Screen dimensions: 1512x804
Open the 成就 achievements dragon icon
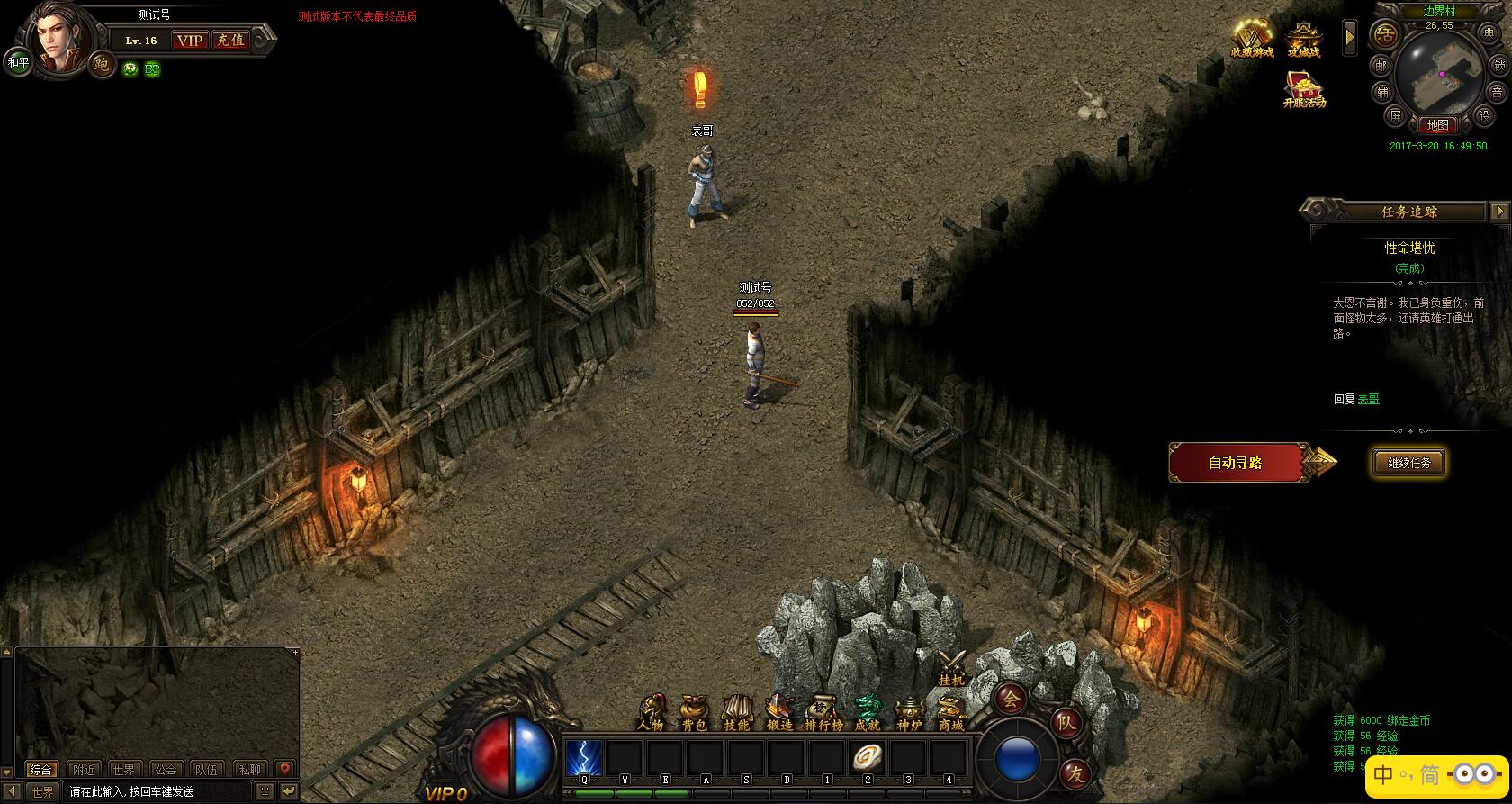[867, 712]
